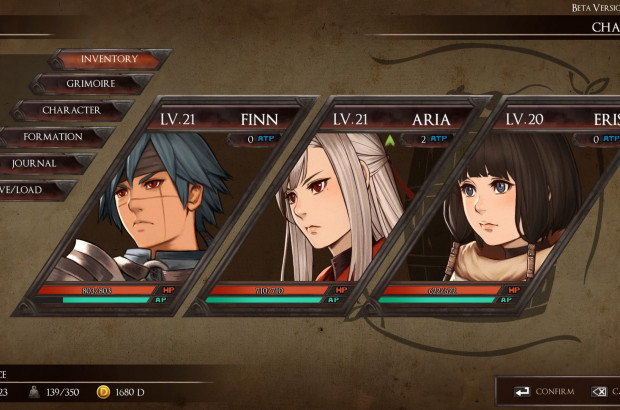Choose Aria's character card
Image resolution: width=620 pixels, height=410 pixels.
340,210
